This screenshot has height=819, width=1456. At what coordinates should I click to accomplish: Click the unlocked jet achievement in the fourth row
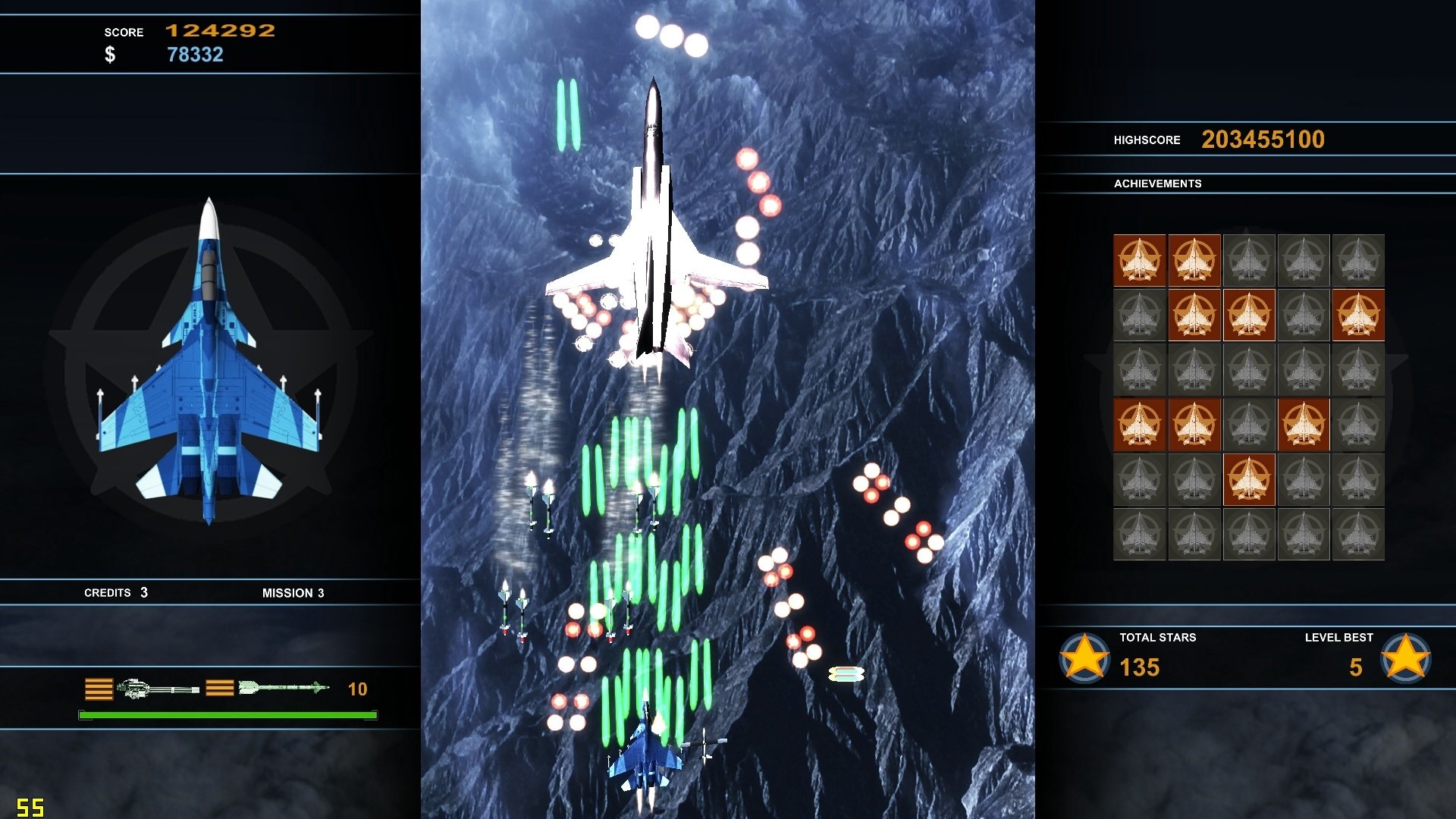click(1139, 425)
